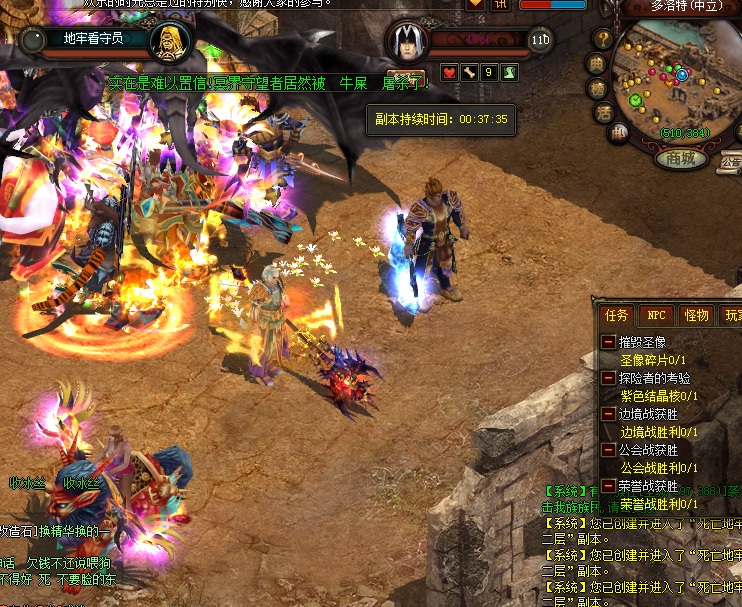Open the 活 activities round button
The width and height of the screenshot is (742, 607).
tap(603, 112)
